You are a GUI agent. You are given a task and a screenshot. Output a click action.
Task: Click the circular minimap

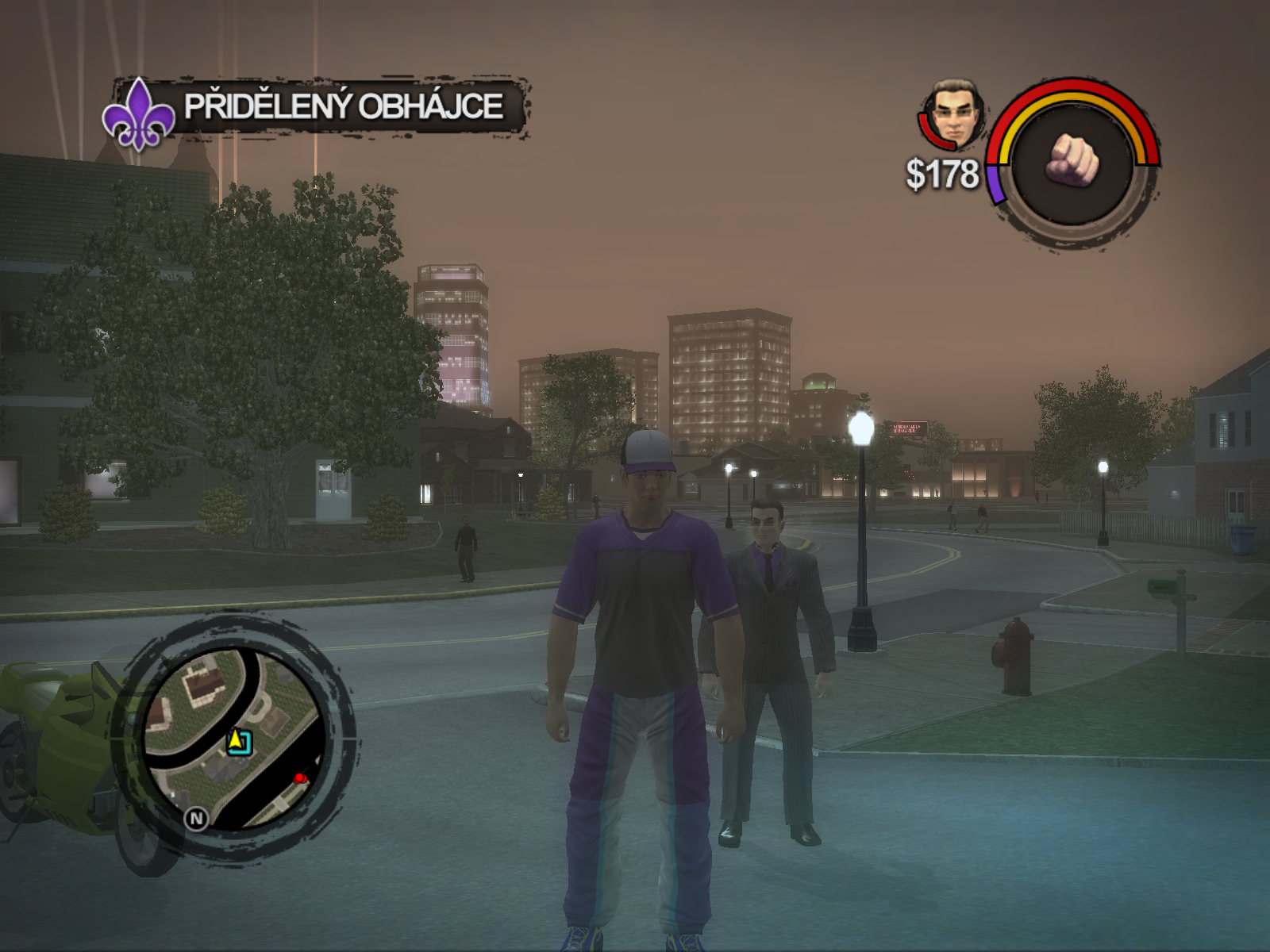coord(235,739)
